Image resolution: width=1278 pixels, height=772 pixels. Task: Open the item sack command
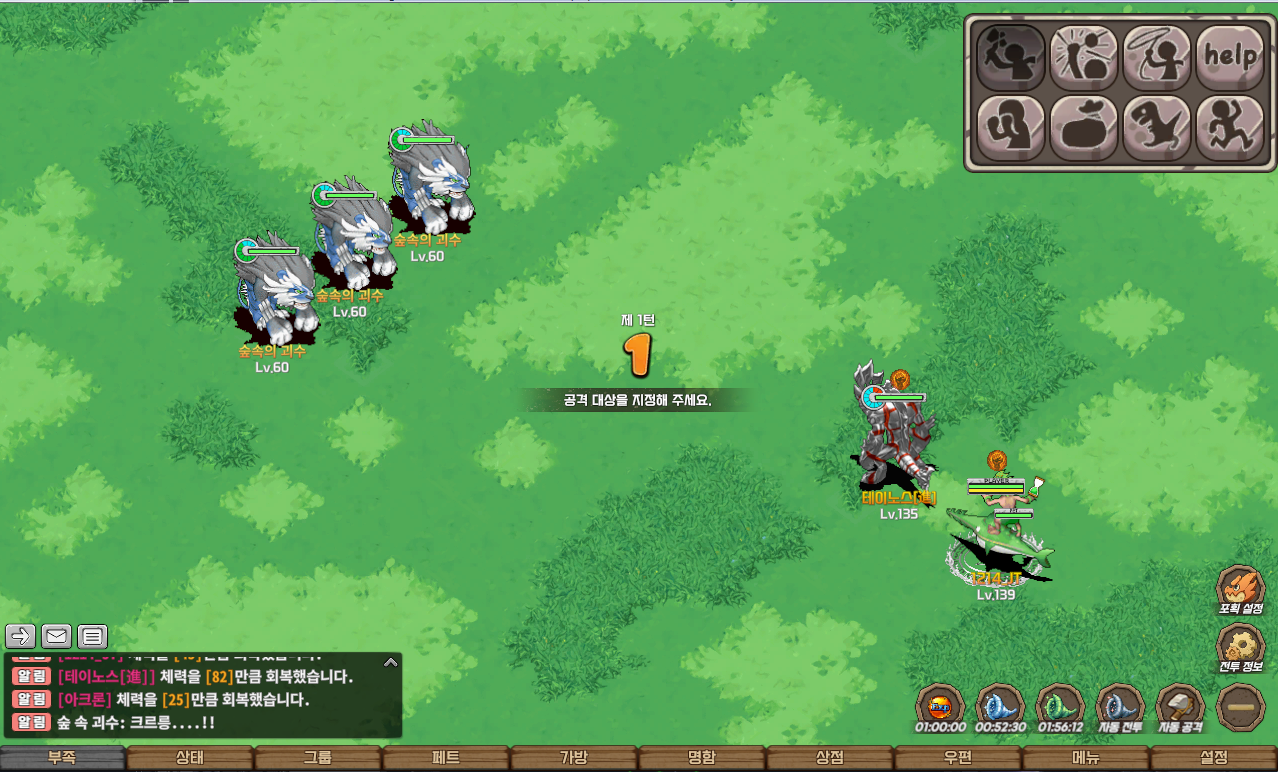[x=1084, y=128]
